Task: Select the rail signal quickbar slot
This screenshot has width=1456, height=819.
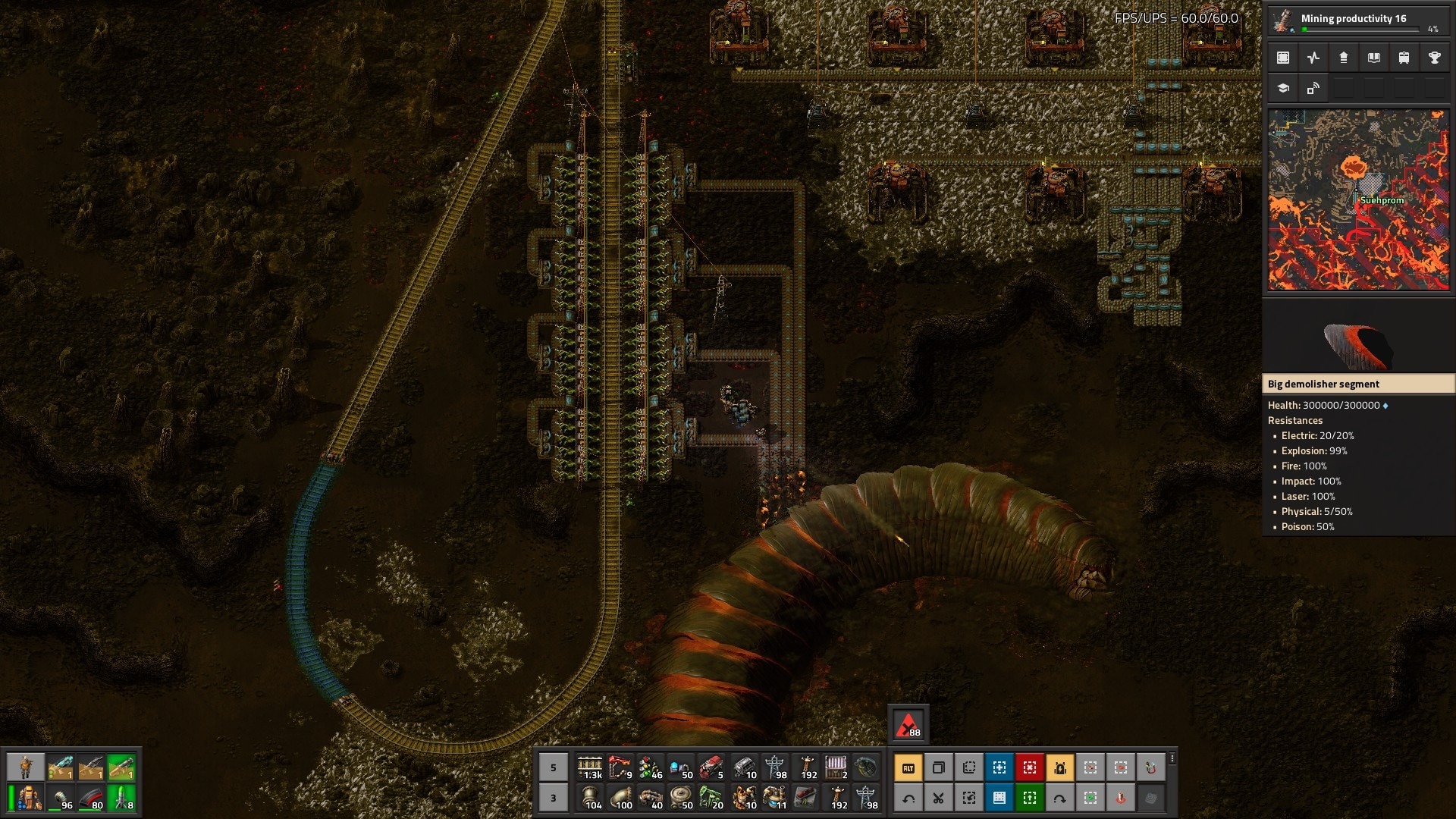Action: click(x=651, y=767)
